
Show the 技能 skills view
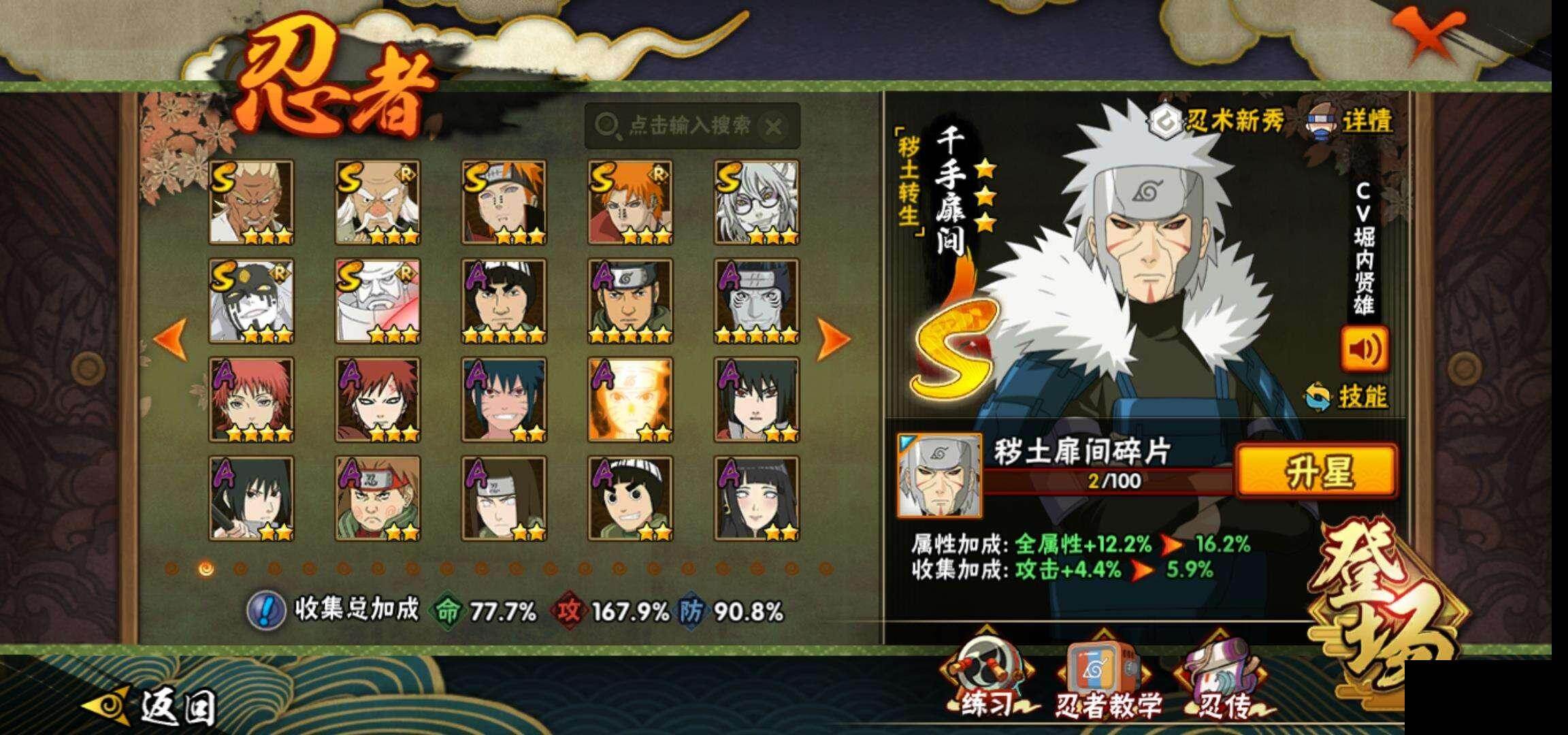[1347, 397]
